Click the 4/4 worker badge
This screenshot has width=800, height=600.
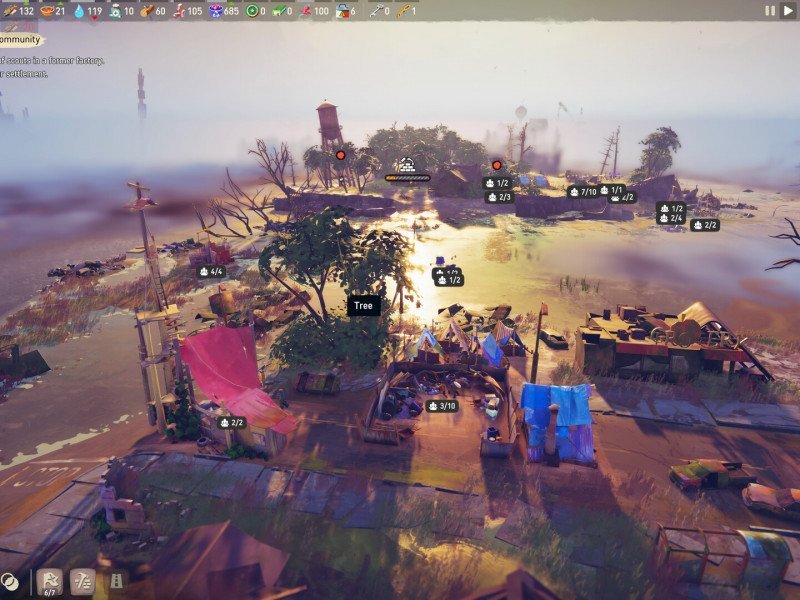tap(211, 271)
